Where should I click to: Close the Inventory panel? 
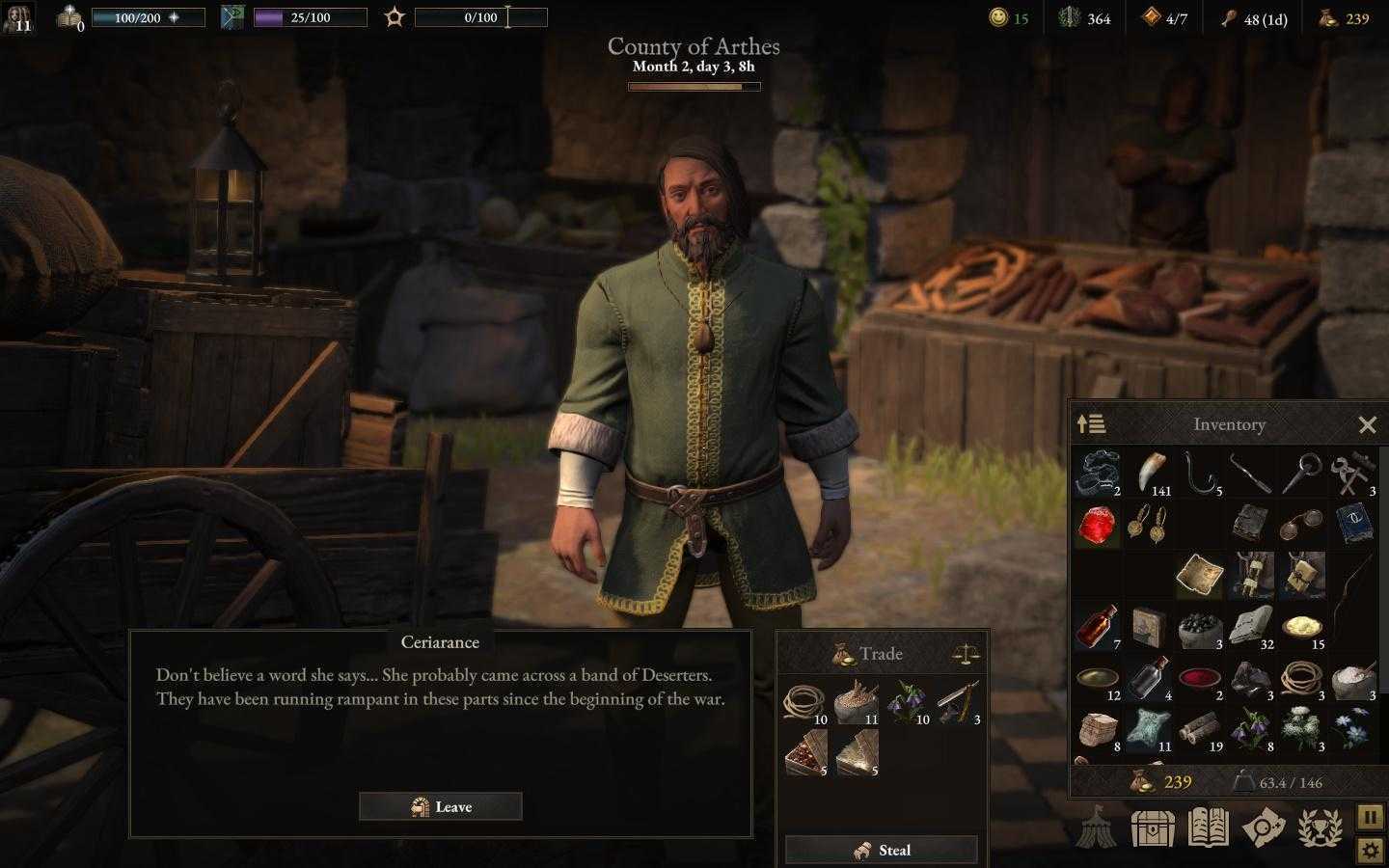[x=1367, y=424]
